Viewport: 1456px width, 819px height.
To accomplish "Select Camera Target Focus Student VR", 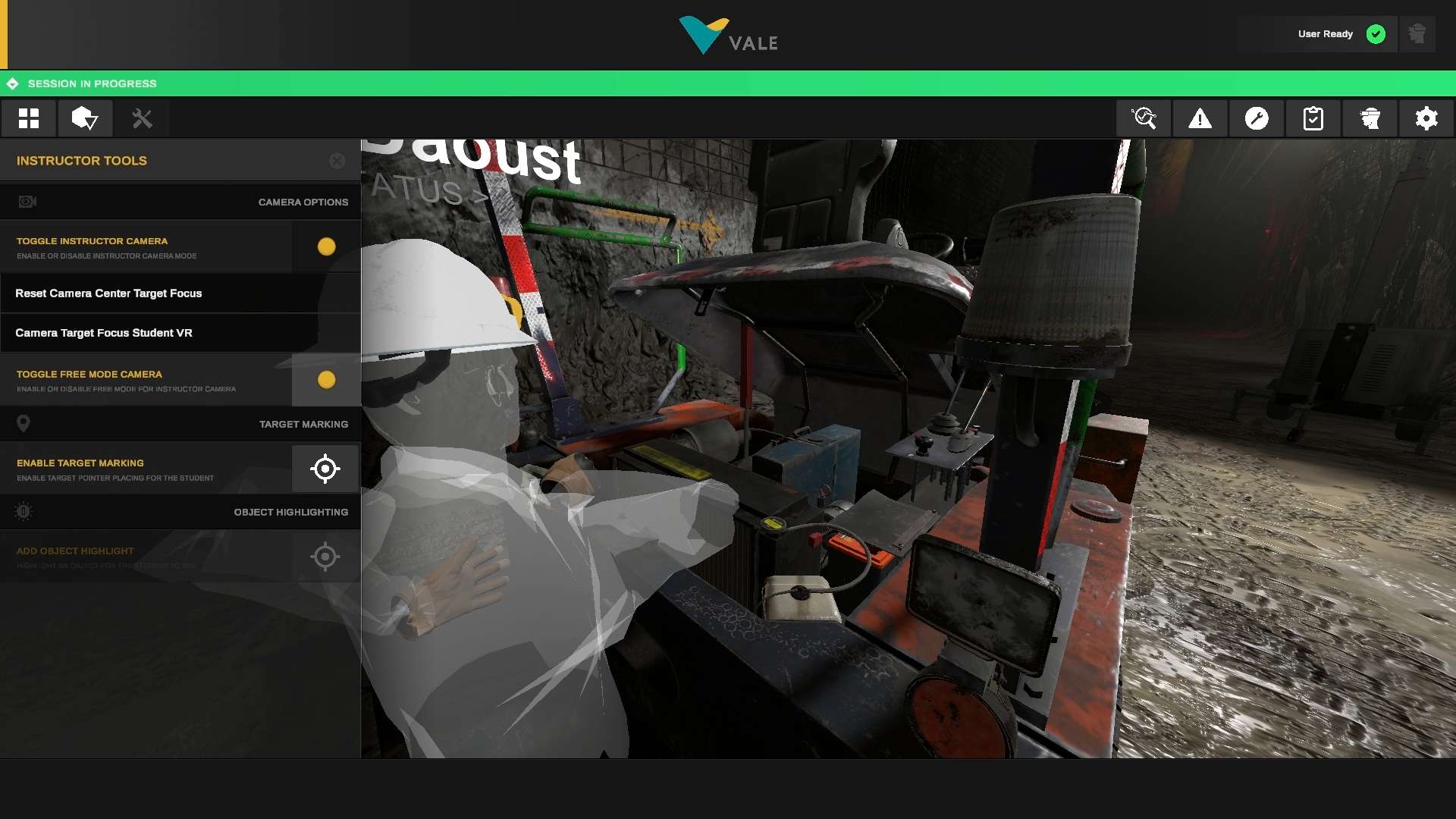I will pyautogui.click(x=104, y=332).
